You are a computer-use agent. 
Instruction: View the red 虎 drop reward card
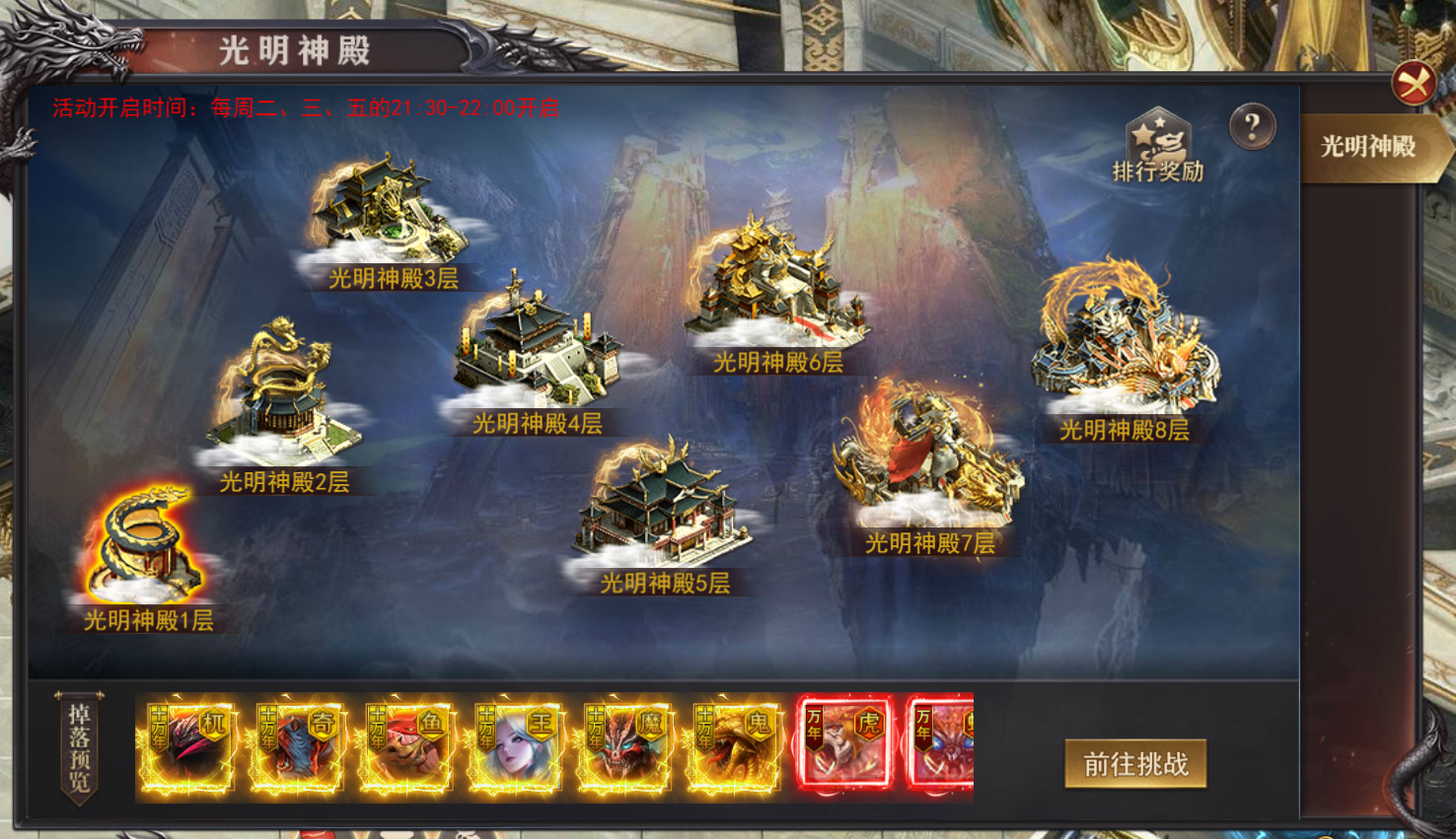pos(844,744)
